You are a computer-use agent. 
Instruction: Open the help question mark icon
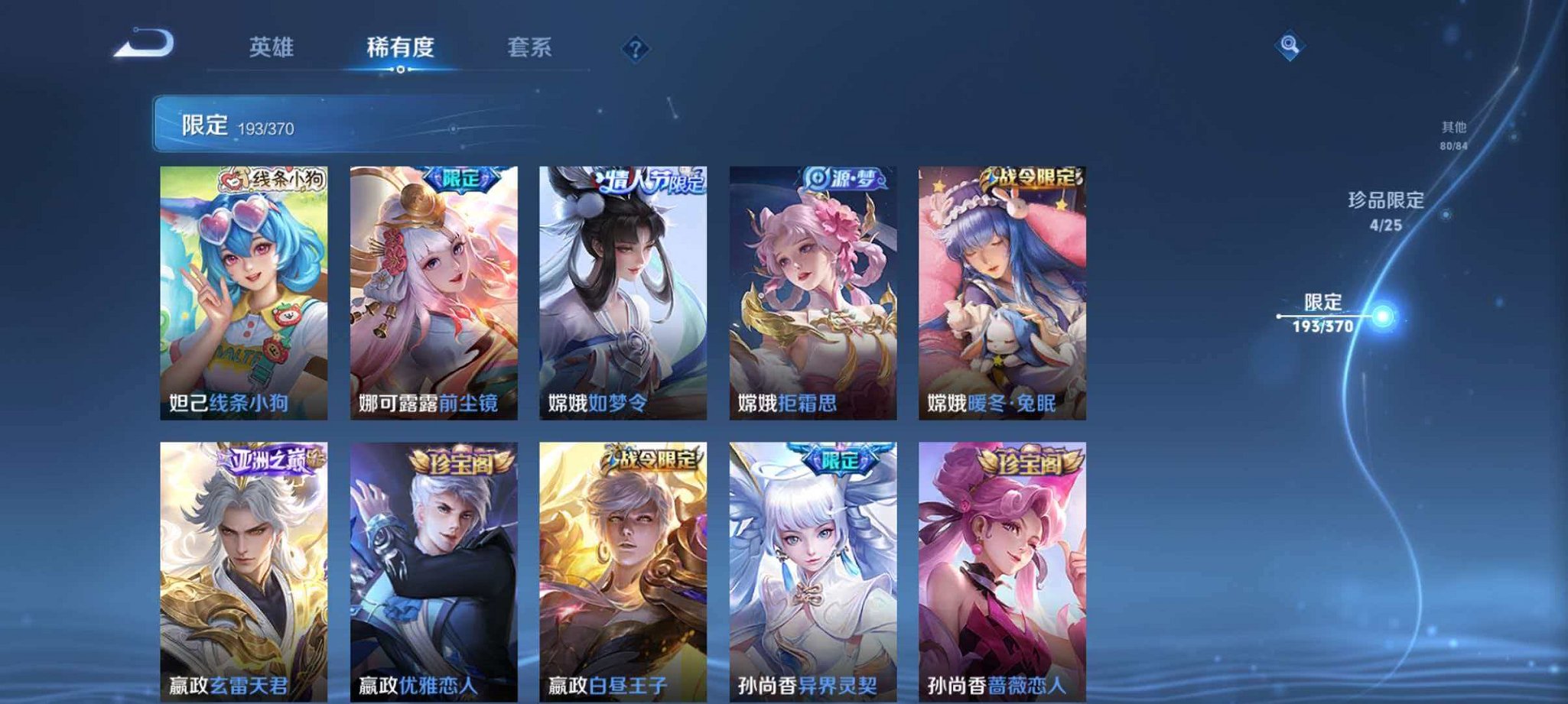636,49
